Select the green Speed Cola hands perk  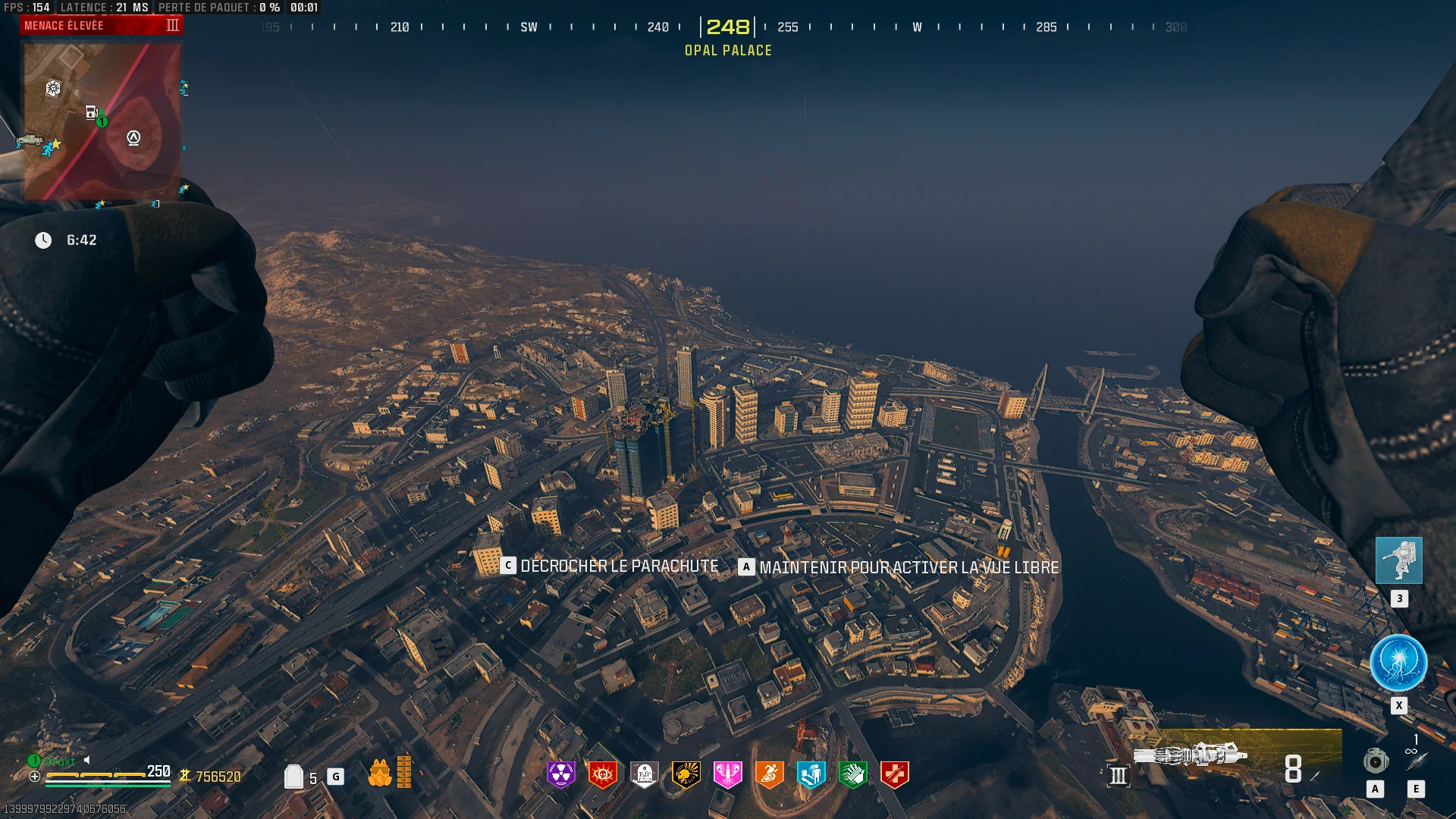[853, 774]
